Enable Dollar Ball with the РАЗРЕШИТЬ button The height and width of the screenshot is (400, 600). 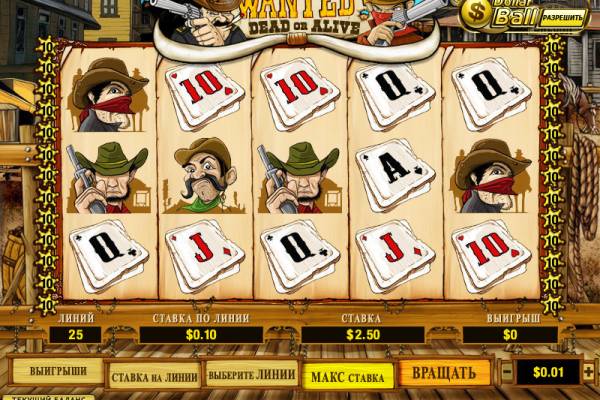[562, 17]
